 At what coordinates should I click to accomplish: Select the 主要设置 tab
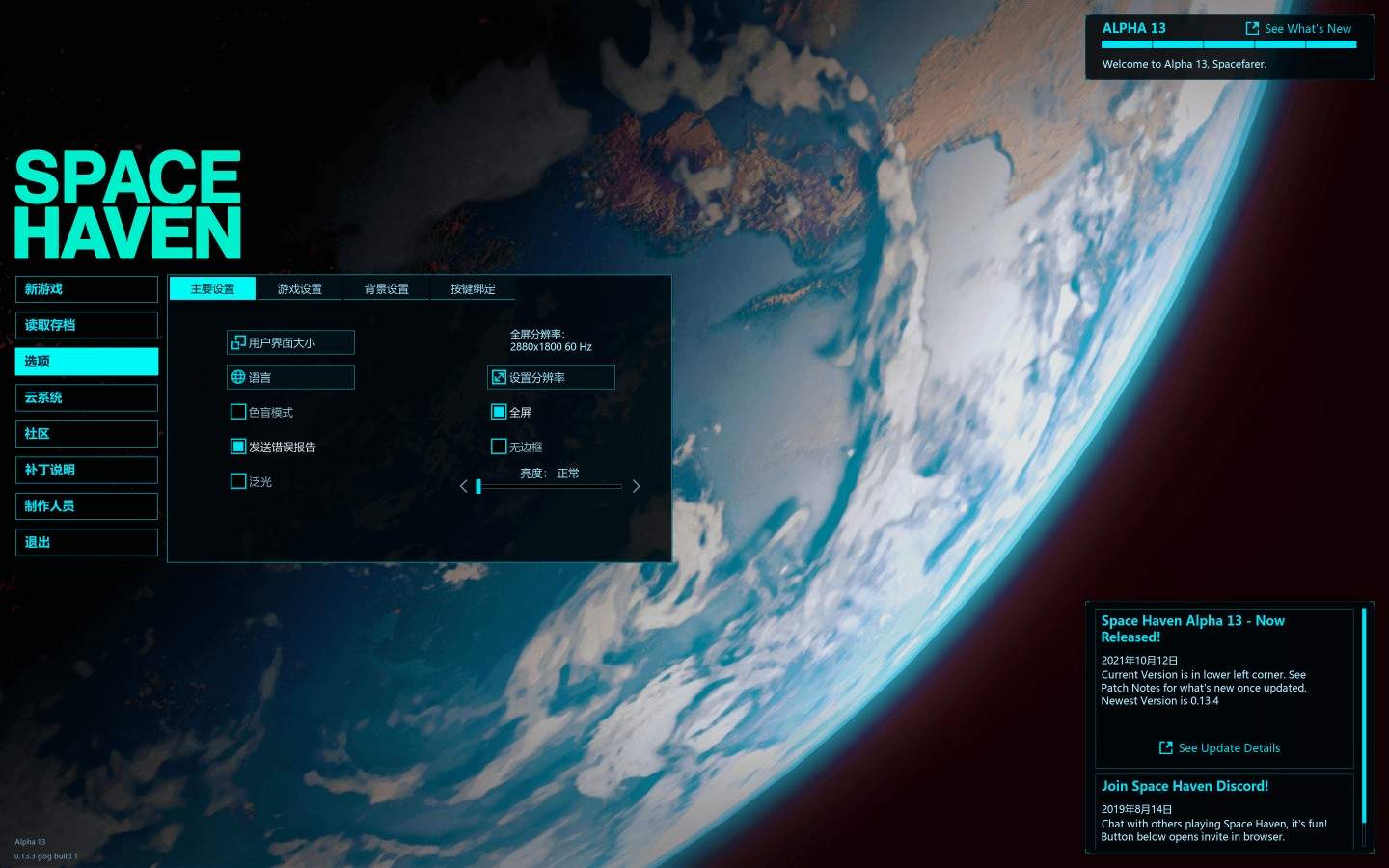(213, 288)
